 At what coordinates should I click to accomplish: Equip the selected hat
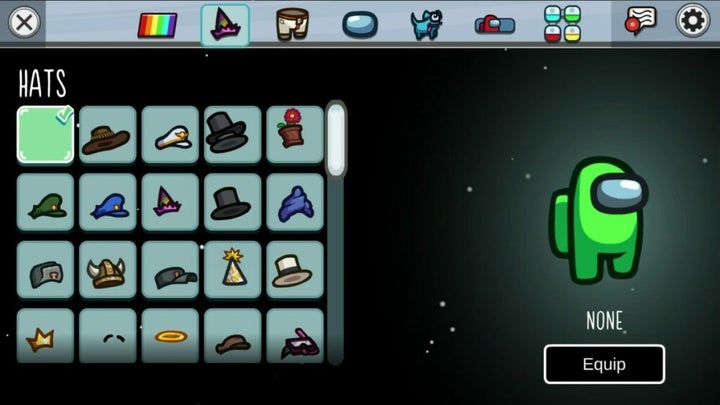604,364
